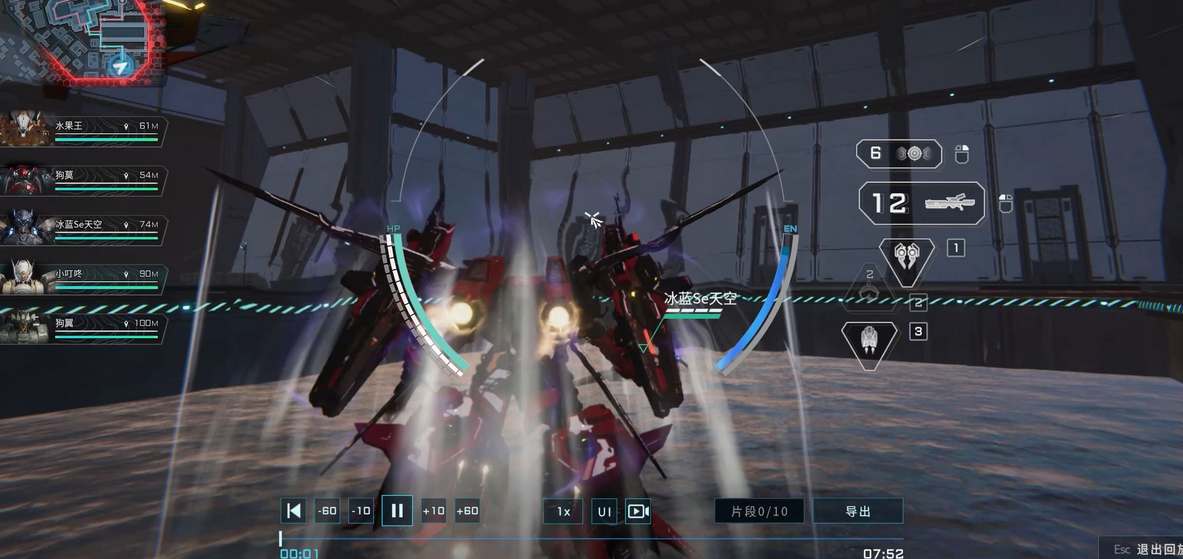Select the secondary weapon slot showing 6
1183x559 pixels.
click(x=898, y=153)
